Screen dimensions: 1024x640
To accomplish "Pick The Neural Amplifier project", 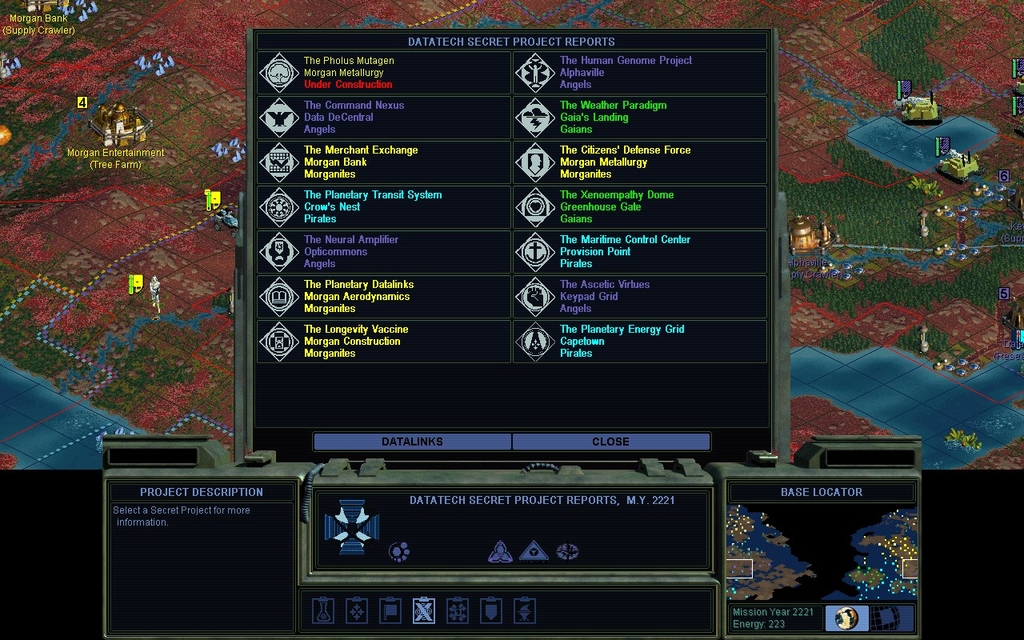I will (384, 252).
